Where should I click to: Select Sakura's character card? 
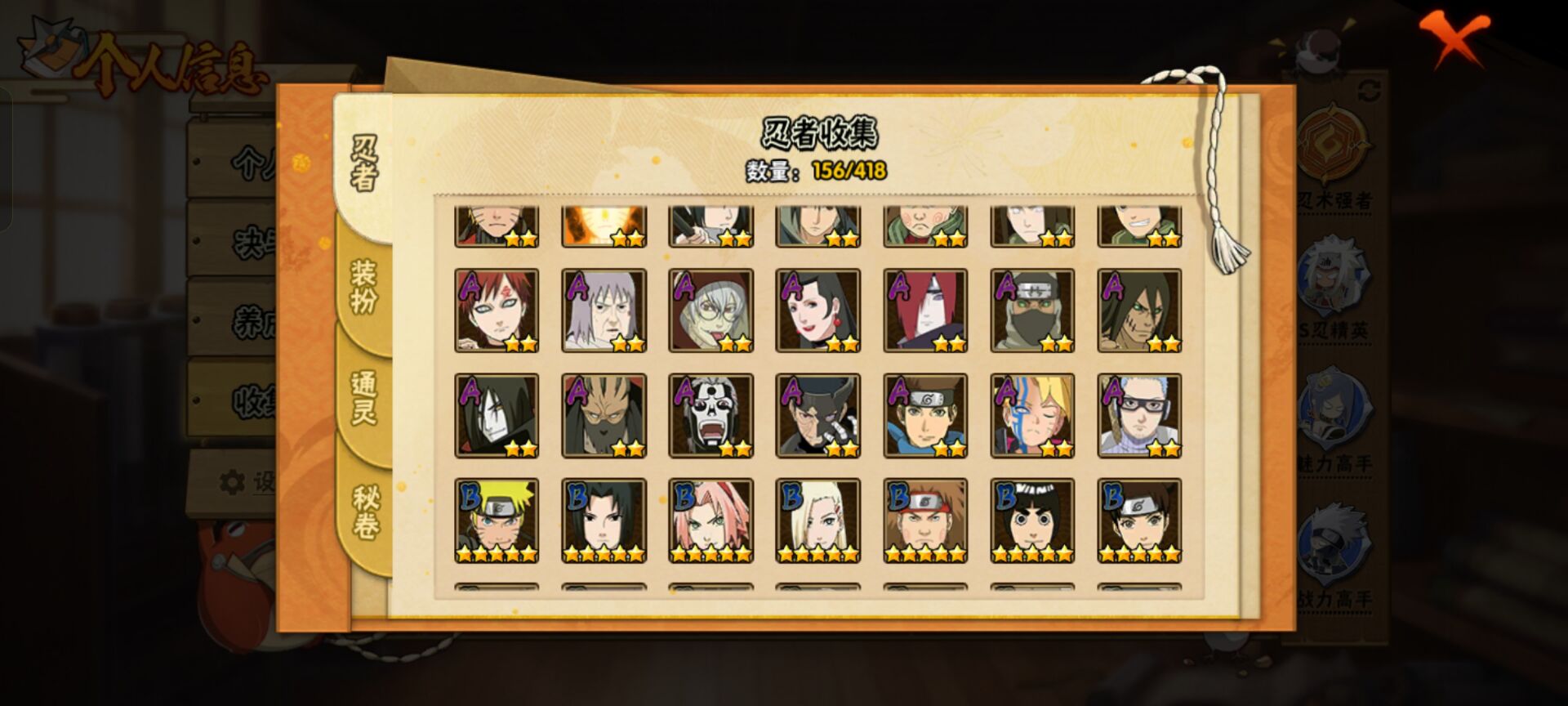pos(711,519)
